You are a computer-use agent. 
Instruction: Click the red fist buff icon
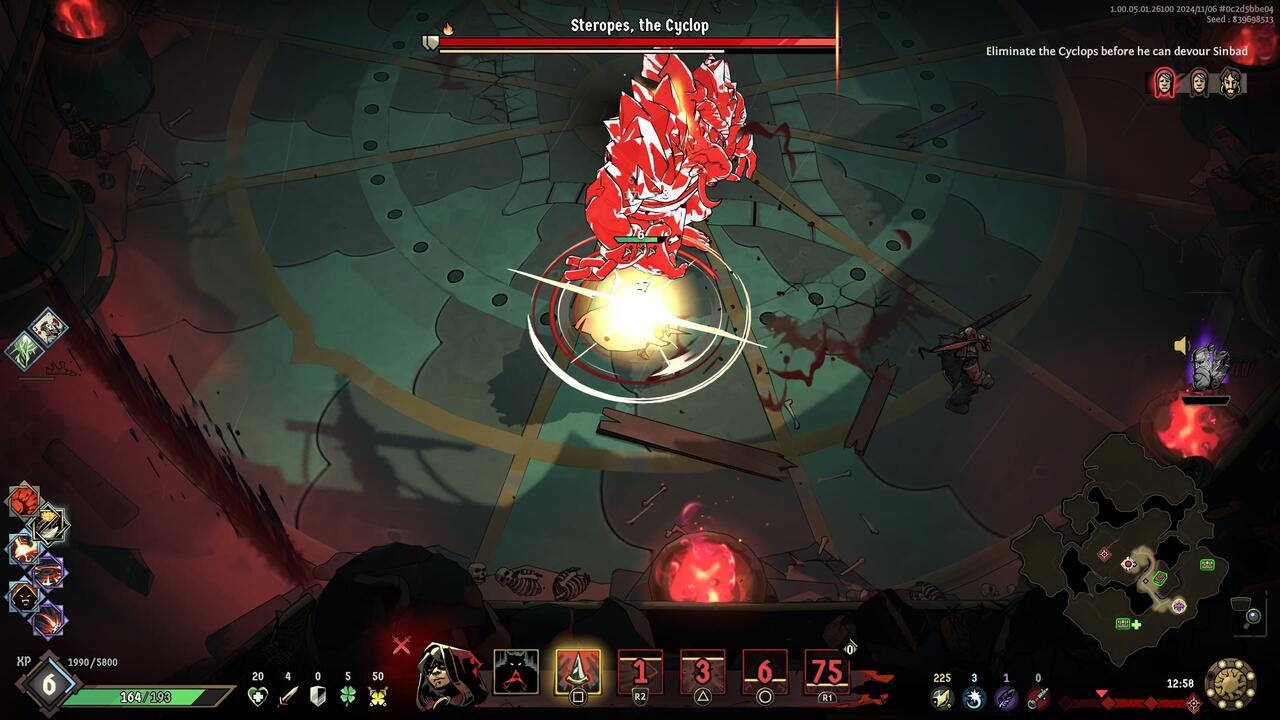(x=23, y=500)
